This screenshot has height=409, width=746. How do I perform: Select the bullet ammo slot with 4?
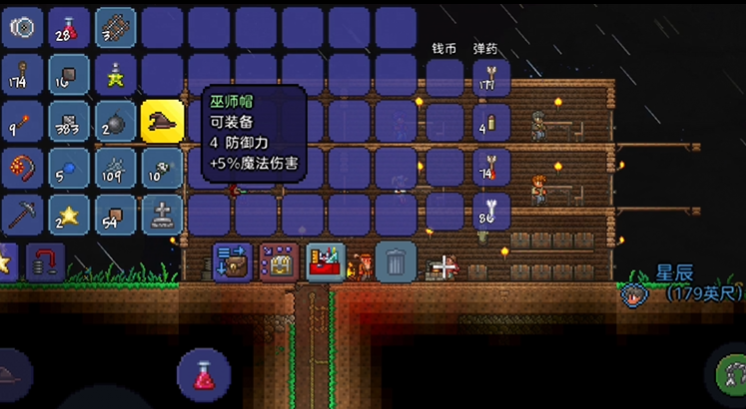pyautogui.click(x=491, y=122)
